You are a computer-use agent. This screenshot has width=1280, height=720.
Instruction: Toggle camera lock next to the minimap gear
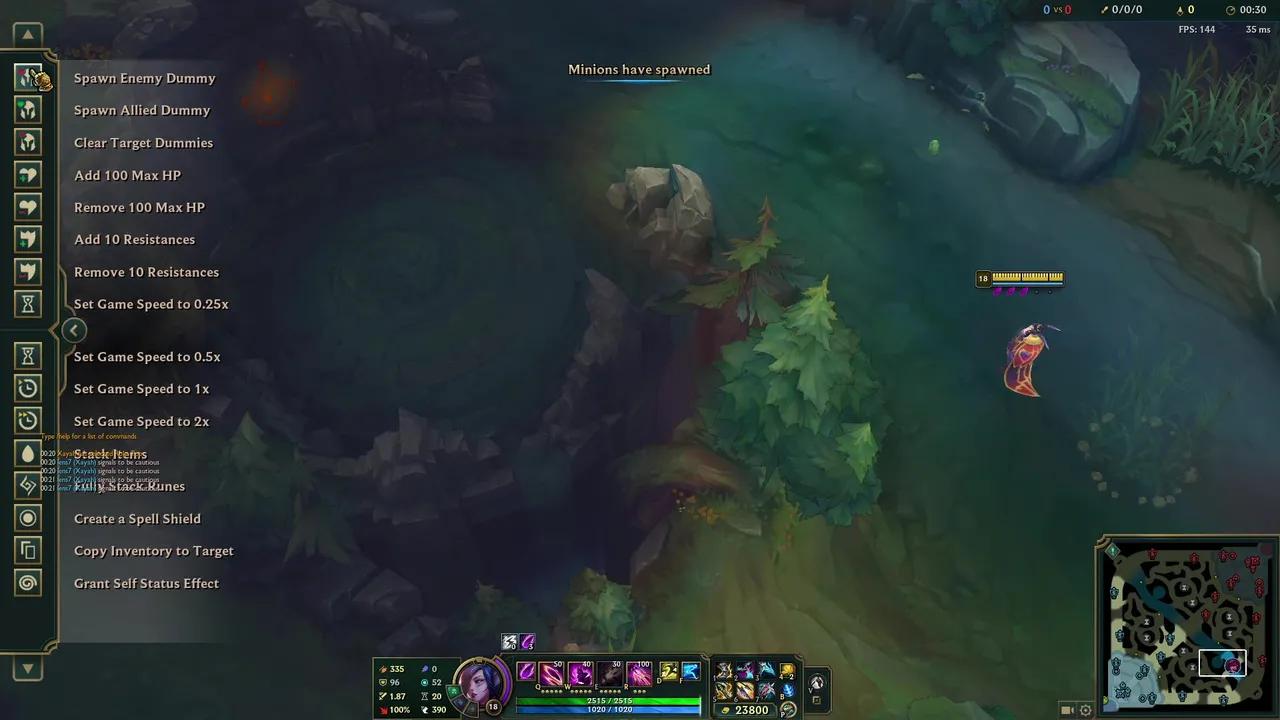pos(1068,710)
